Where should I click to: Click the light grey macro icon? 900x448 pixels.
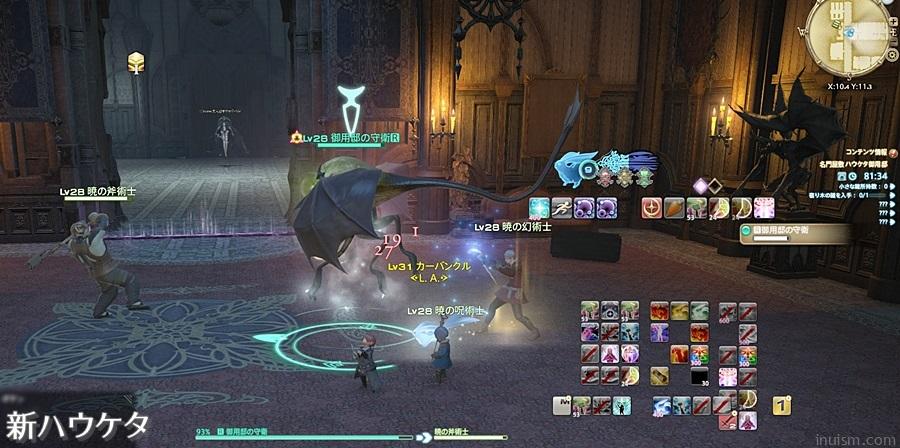tap(563, 405)
